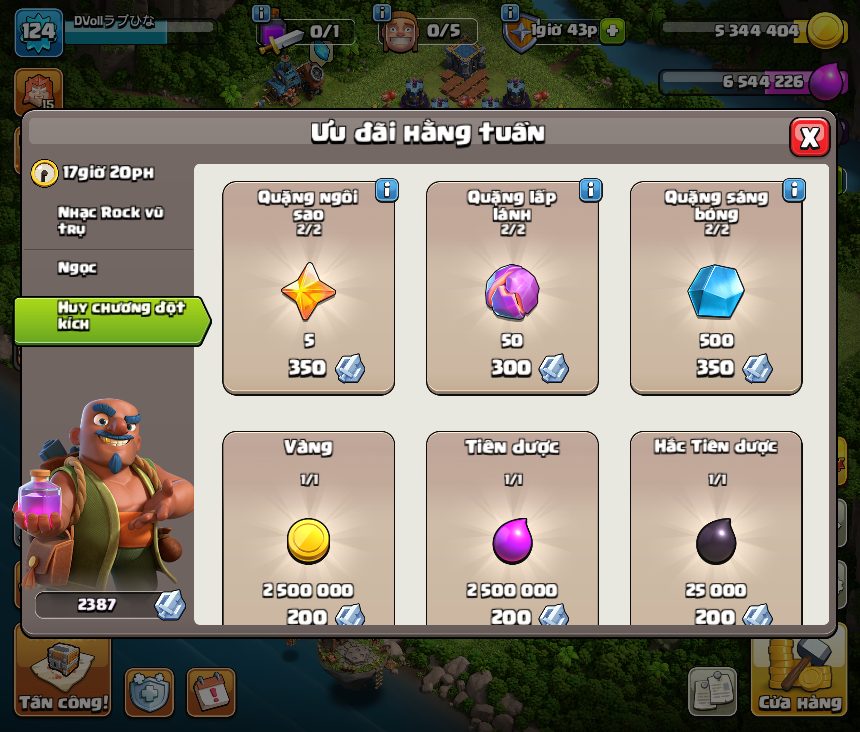Purchase the Quặng lấp lánh offer

[x=512, y=290]
